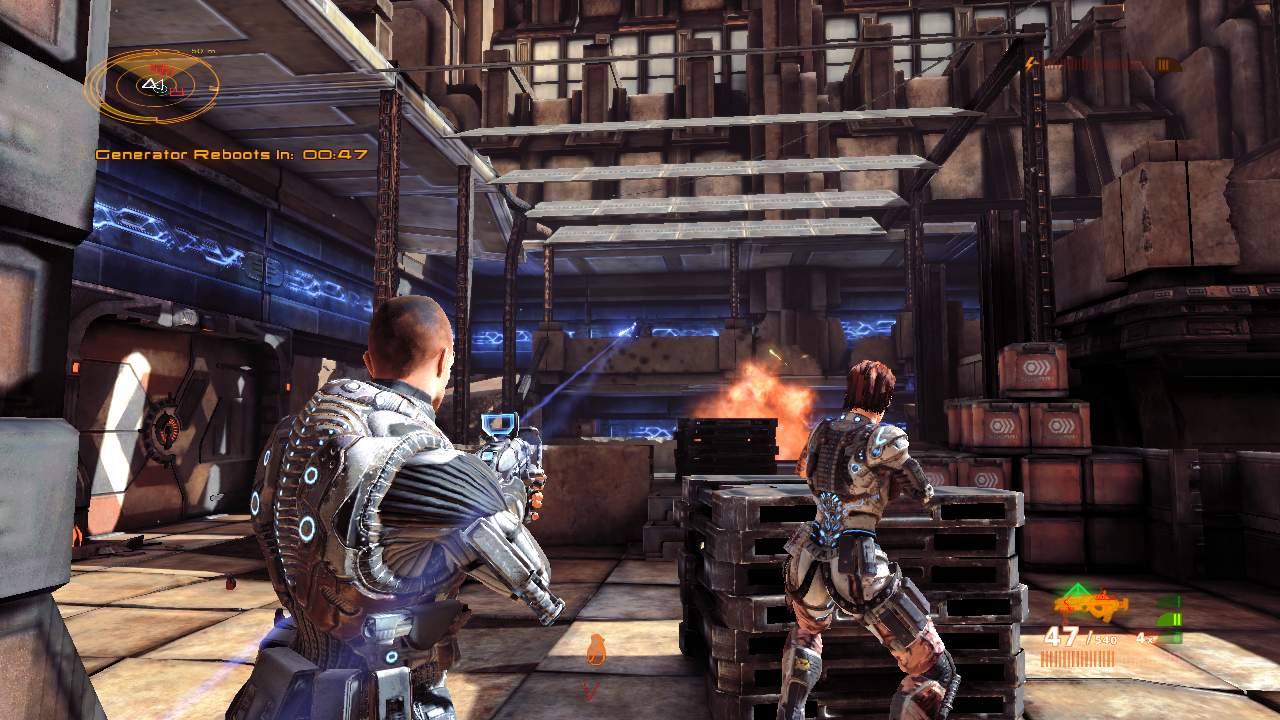Click the orange ammo bar below the counter
The width and height of the screenshot is (1280, 720).
[1080, 657]
